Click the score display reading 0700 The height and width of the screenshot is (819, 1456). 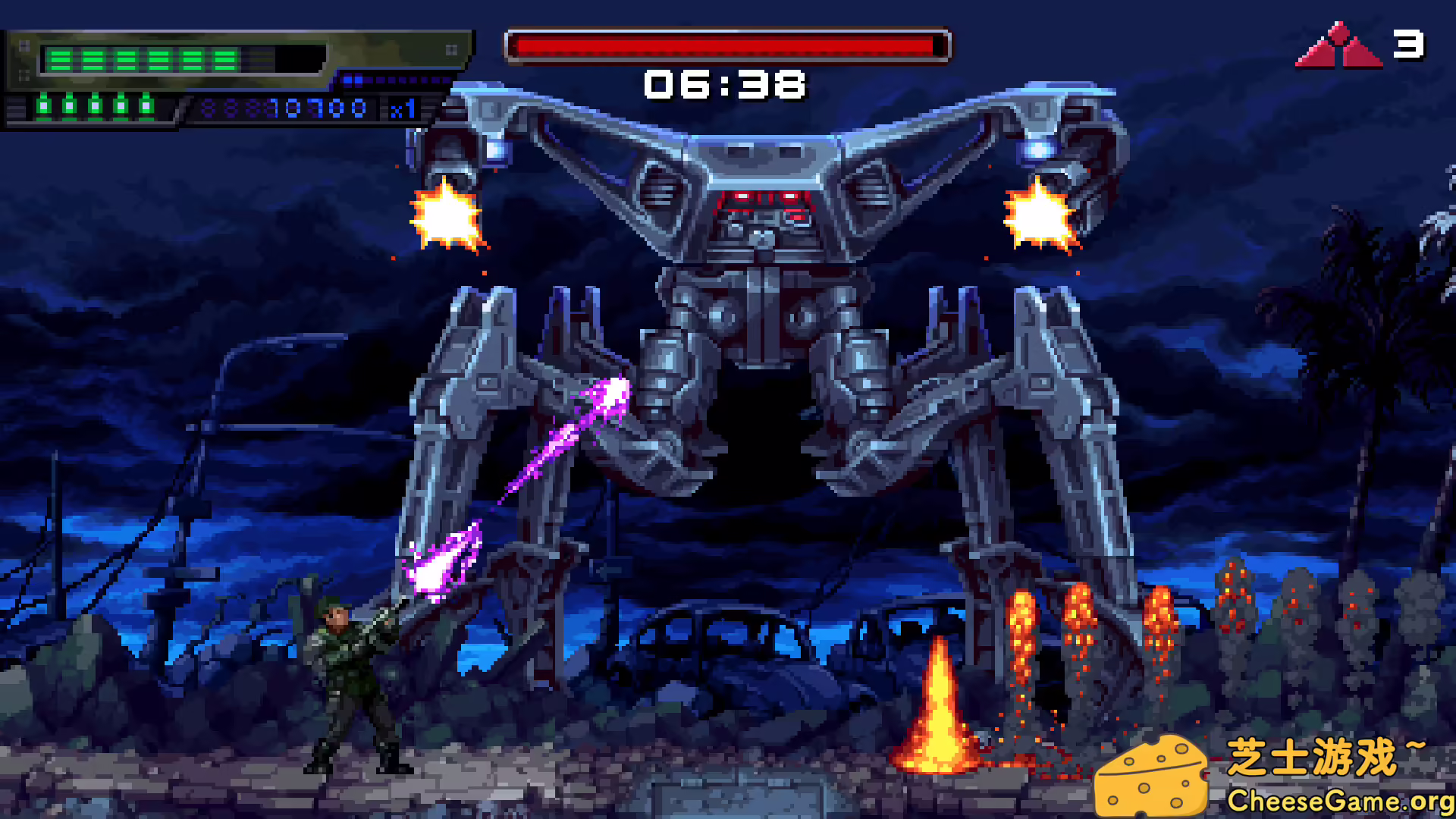point(322,109)
